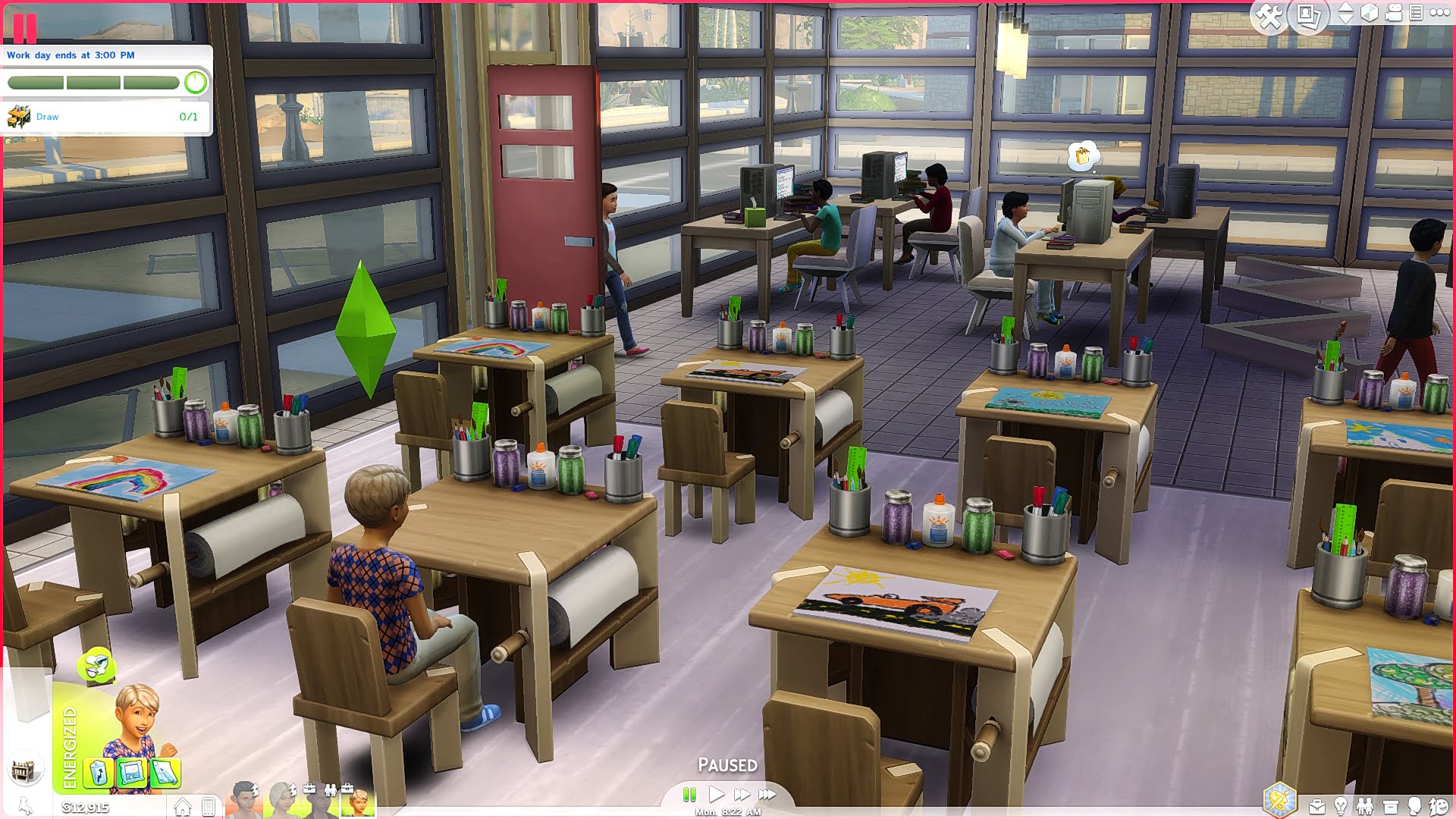Open the ellipsis more-options menu
Screen dimensions: 1456x819
(1440, 14)
